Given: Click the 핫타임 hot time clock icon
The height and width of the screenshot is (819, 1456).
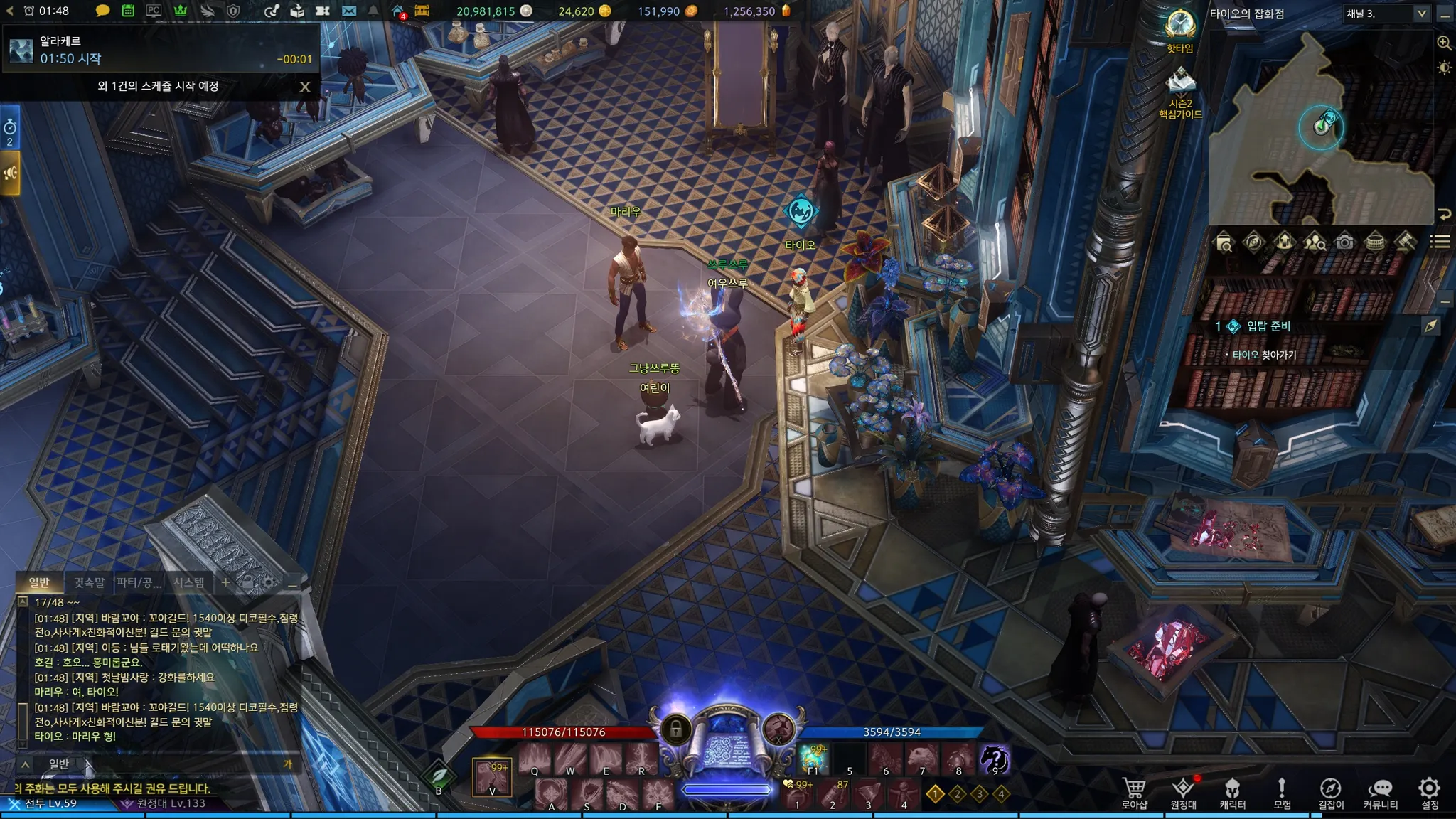Looking at the screenshot, I should tap(1180, 25).
